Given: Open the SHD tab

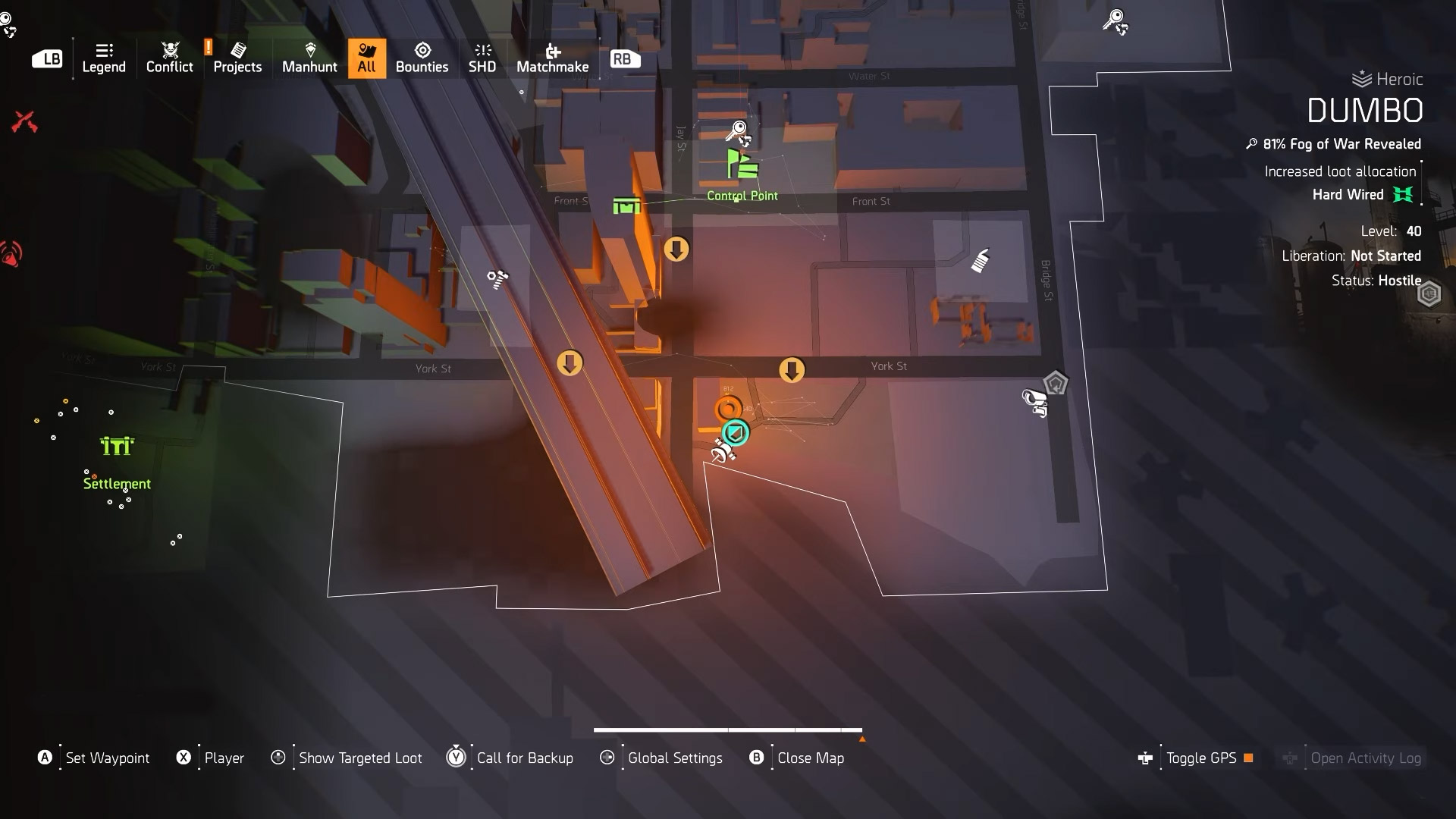Looking at the screenshot, I should (x=482, y=58).
